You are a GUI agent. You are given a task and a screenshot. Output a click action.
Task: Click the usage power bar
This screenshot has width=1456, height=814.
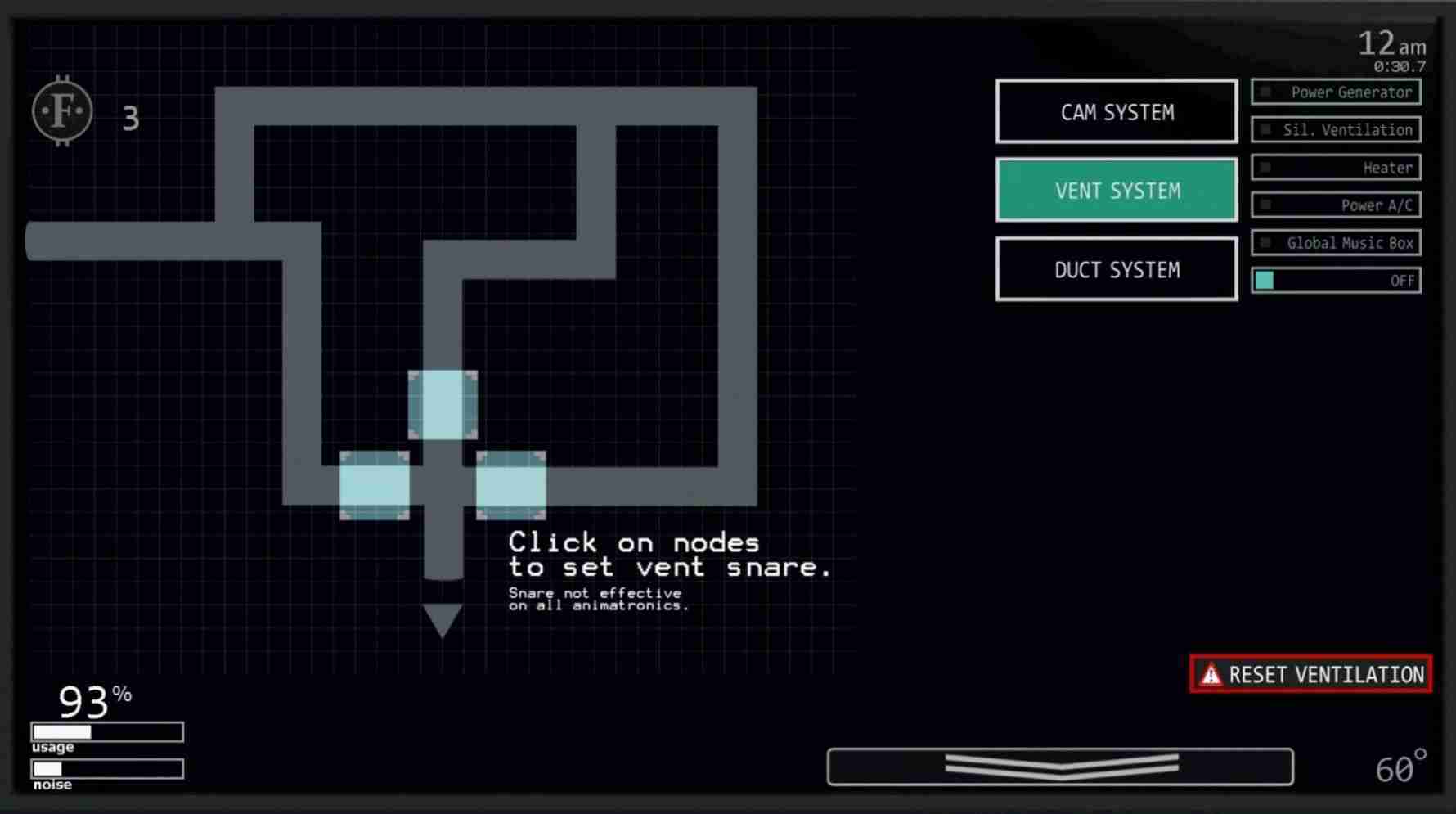(x=106, y=732)
